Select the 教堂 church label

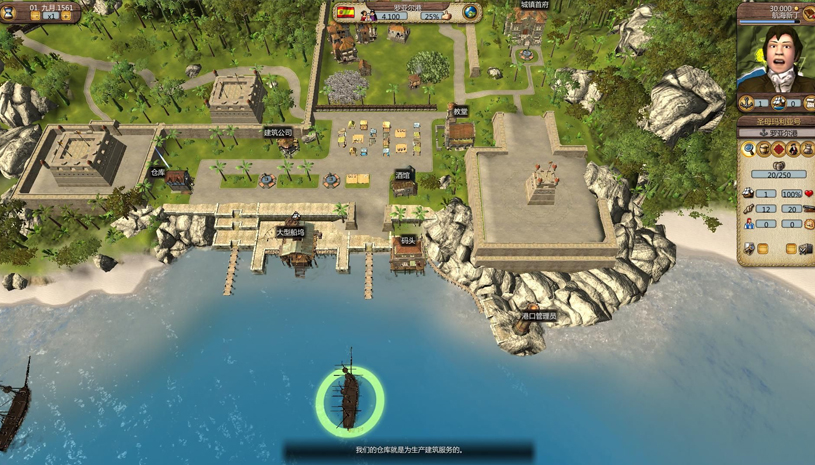[x=460, y=112]
